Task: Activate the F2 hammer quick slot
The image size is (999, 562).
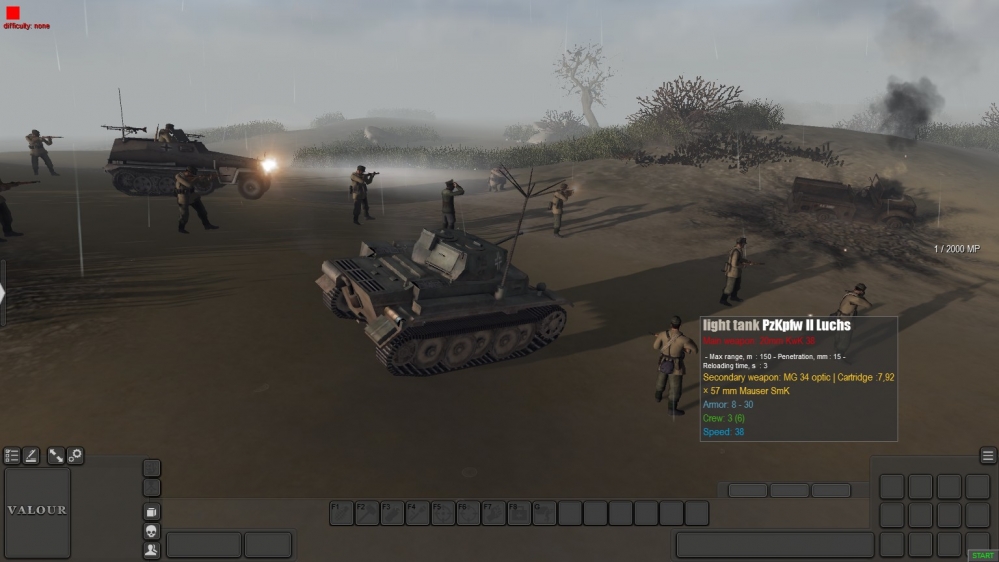Action: 367,513
